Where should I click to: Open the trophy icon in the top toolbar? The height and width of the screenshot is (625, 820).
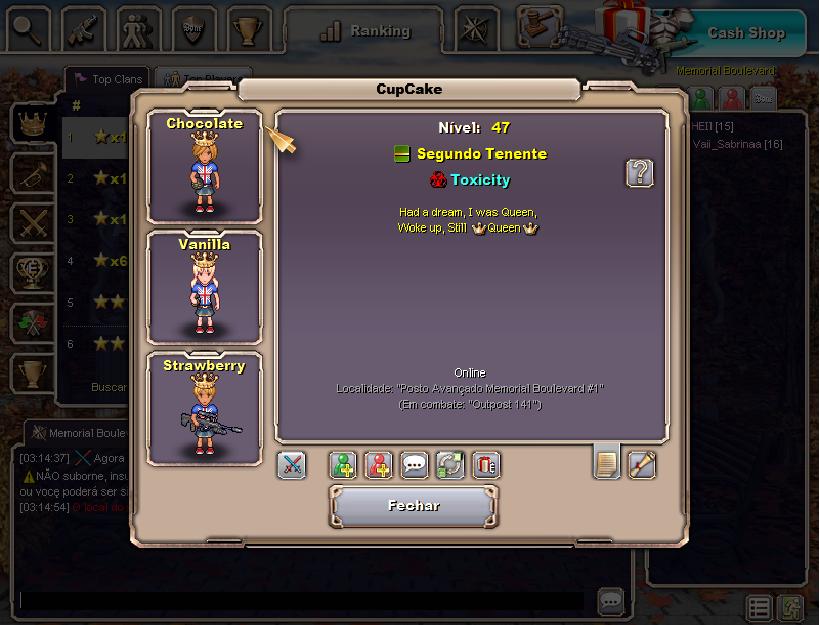click(248, 29)
